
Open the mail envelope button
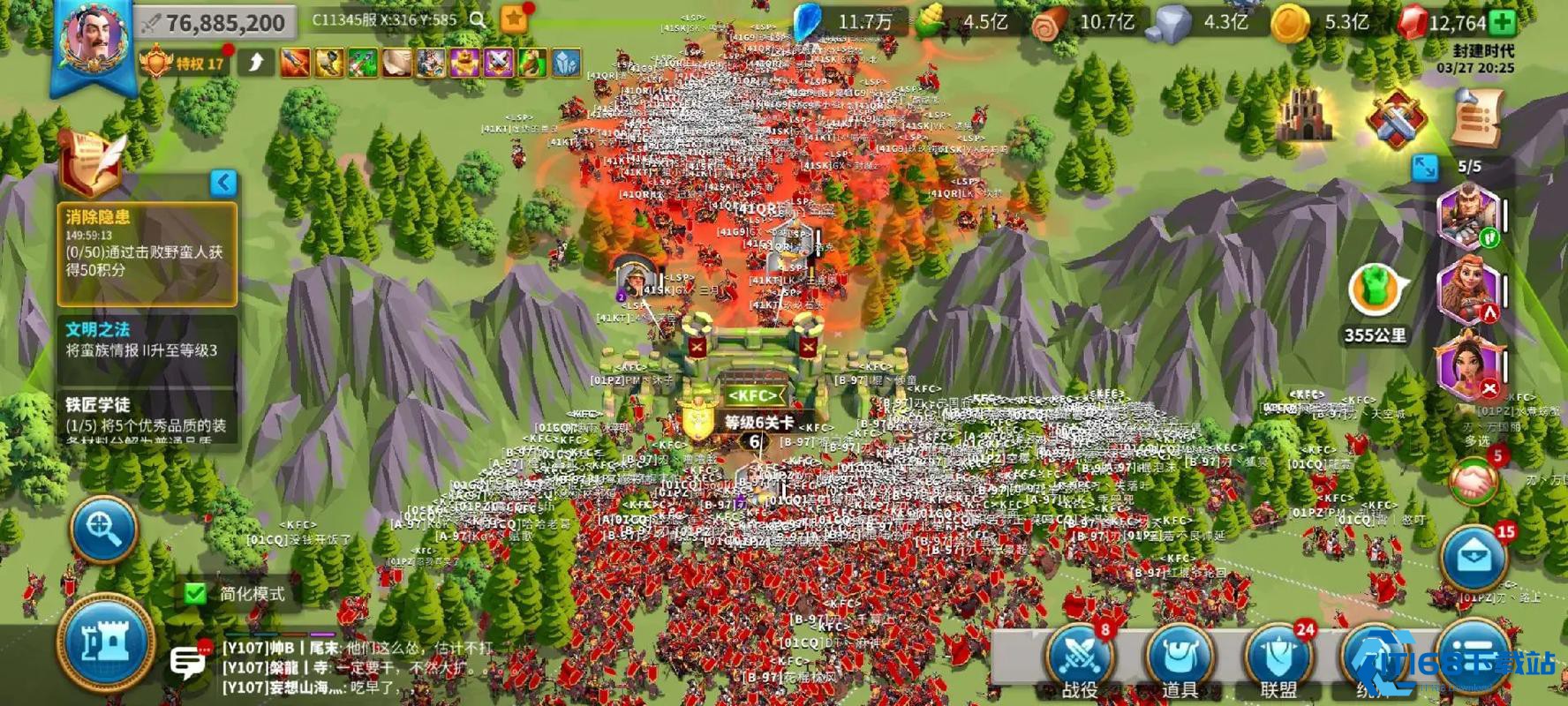[1473, 558]
